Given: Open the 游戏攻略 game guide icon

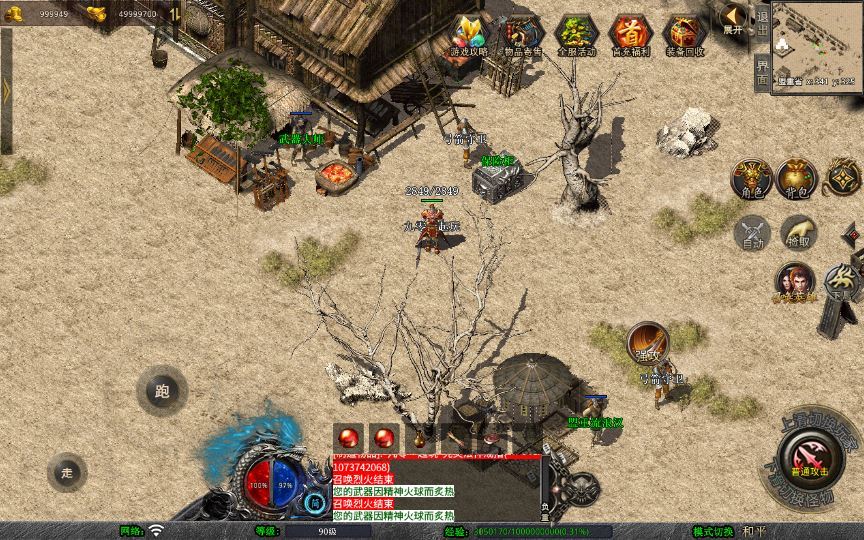Looking at the screenshot, I should pos(468,34).
